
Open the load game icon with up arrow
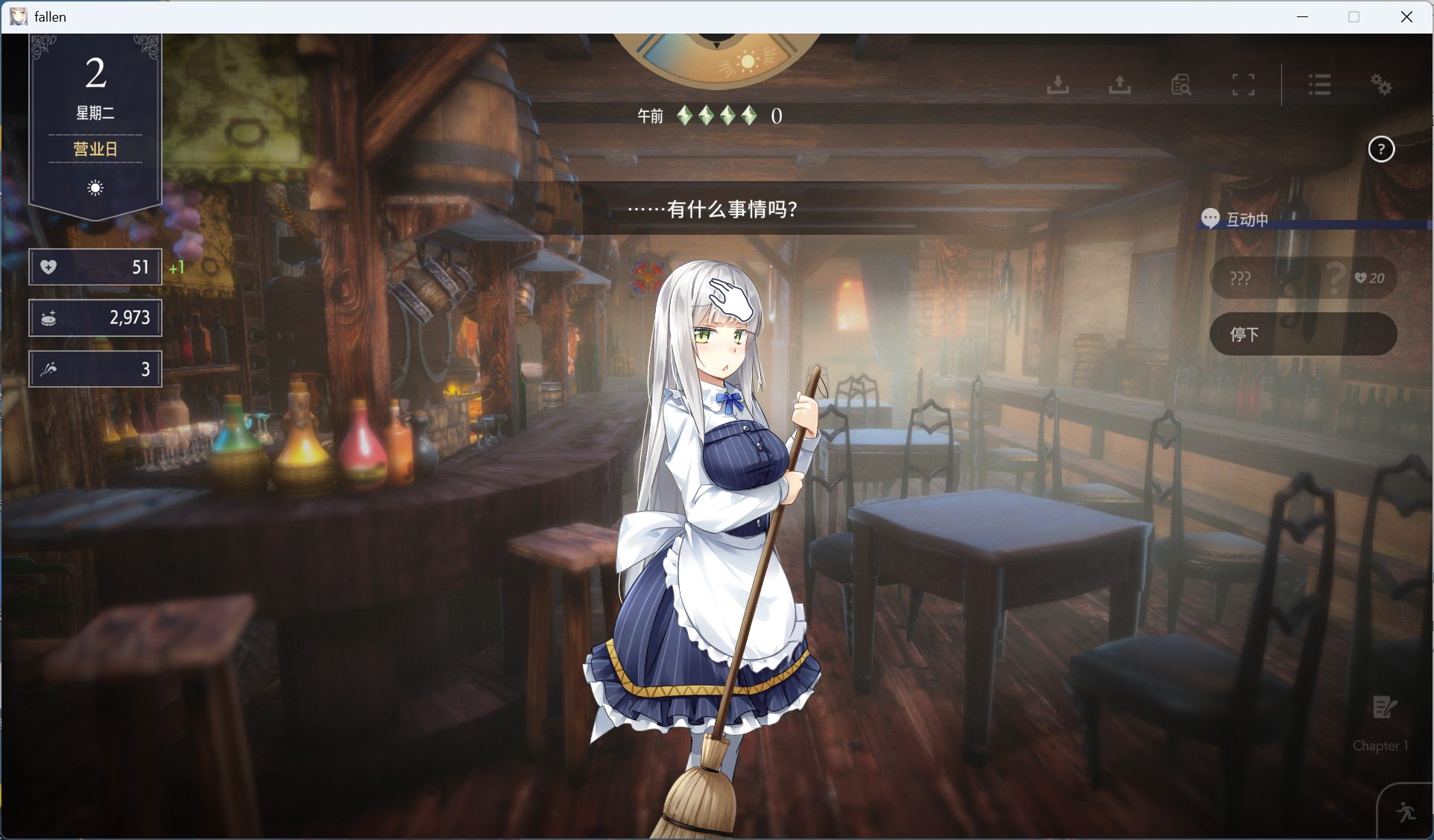pos(1119,84)
